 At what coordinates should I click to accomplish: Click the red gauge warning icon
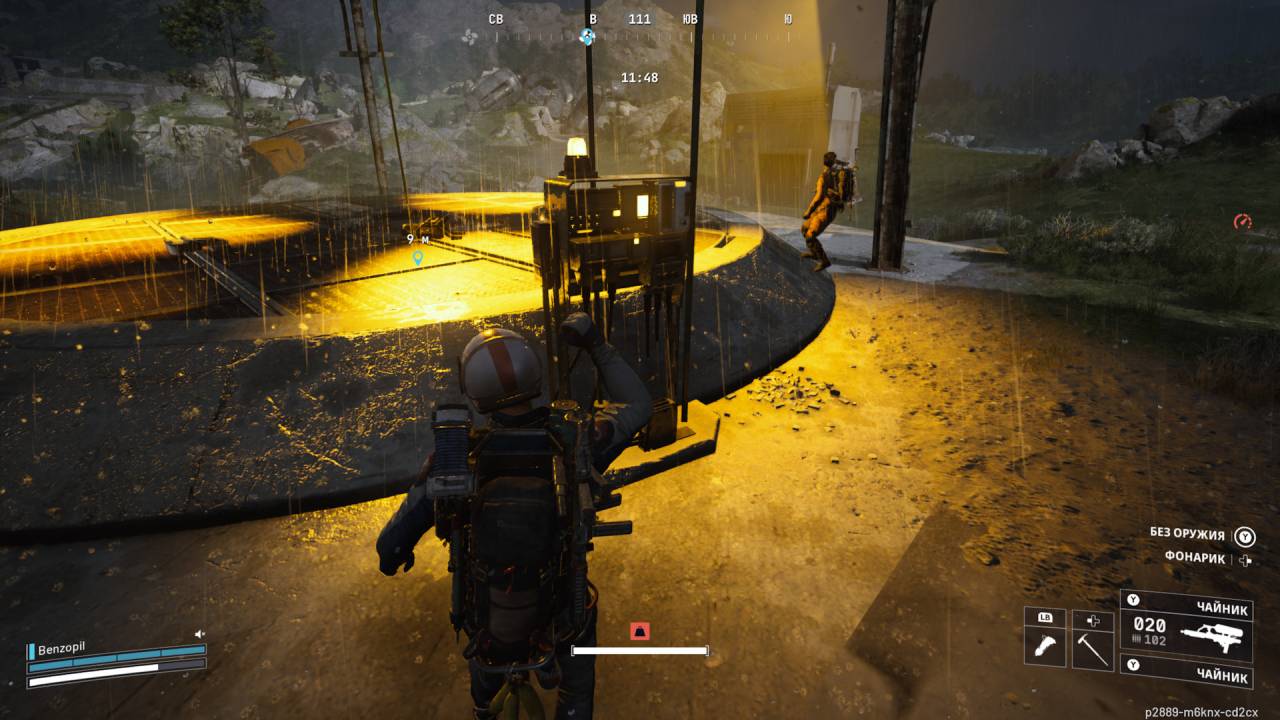(1243, 221)
